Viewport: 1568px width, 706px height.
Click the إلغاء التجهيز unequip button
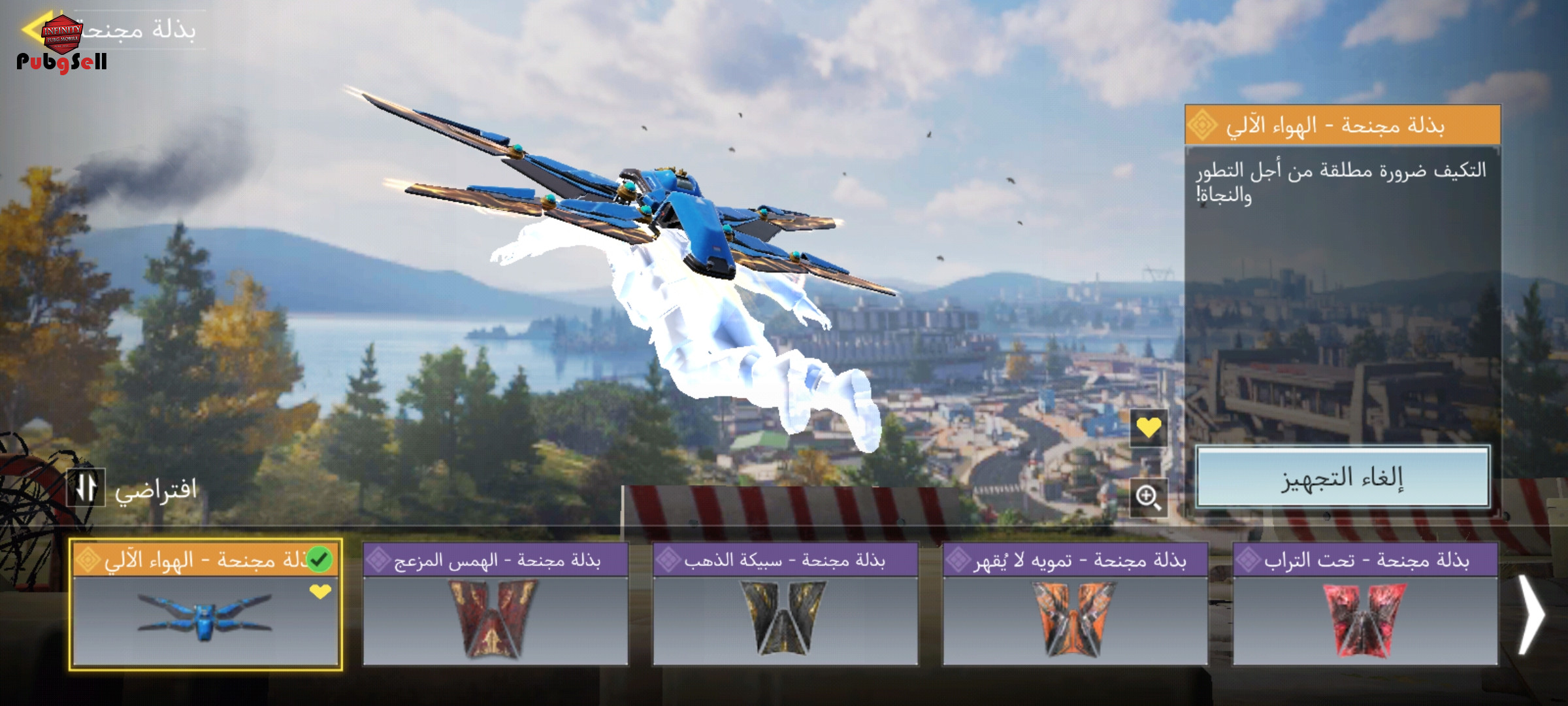pos(1342,478)
